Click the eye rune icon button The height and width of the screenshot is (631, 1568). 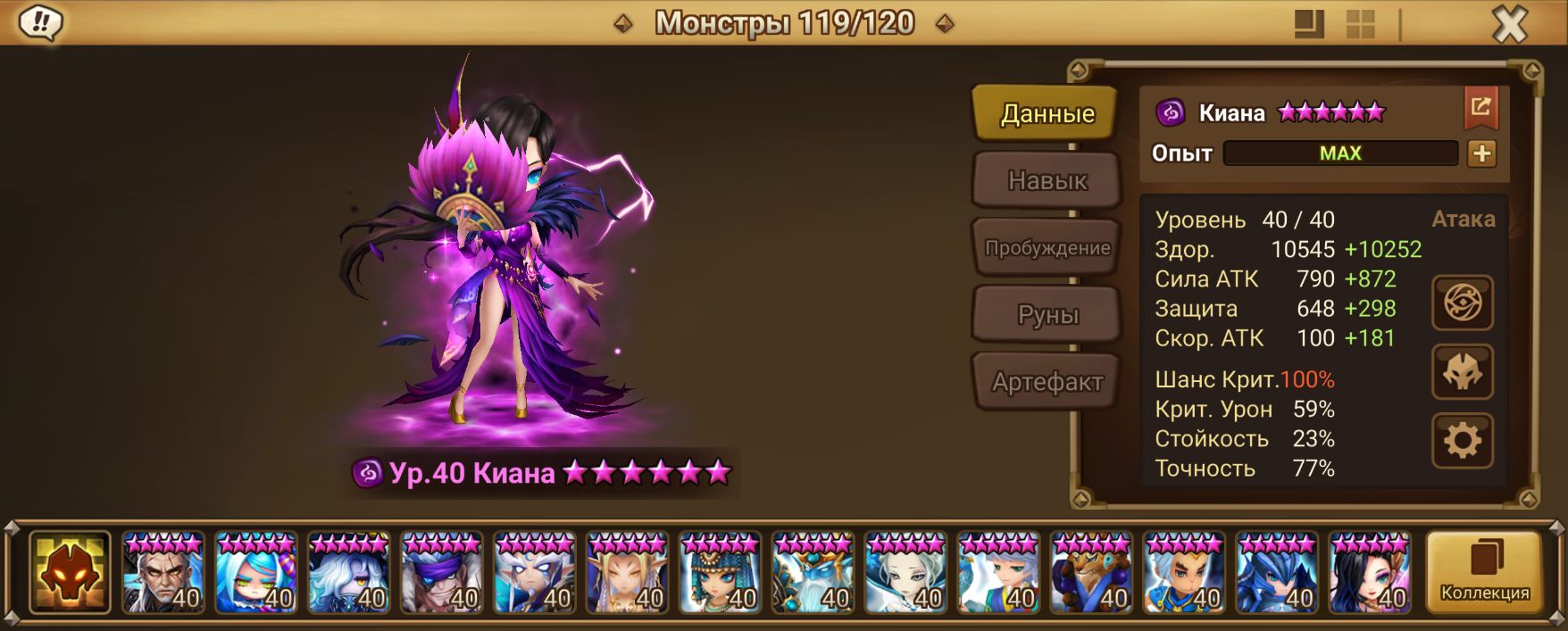1462,303
